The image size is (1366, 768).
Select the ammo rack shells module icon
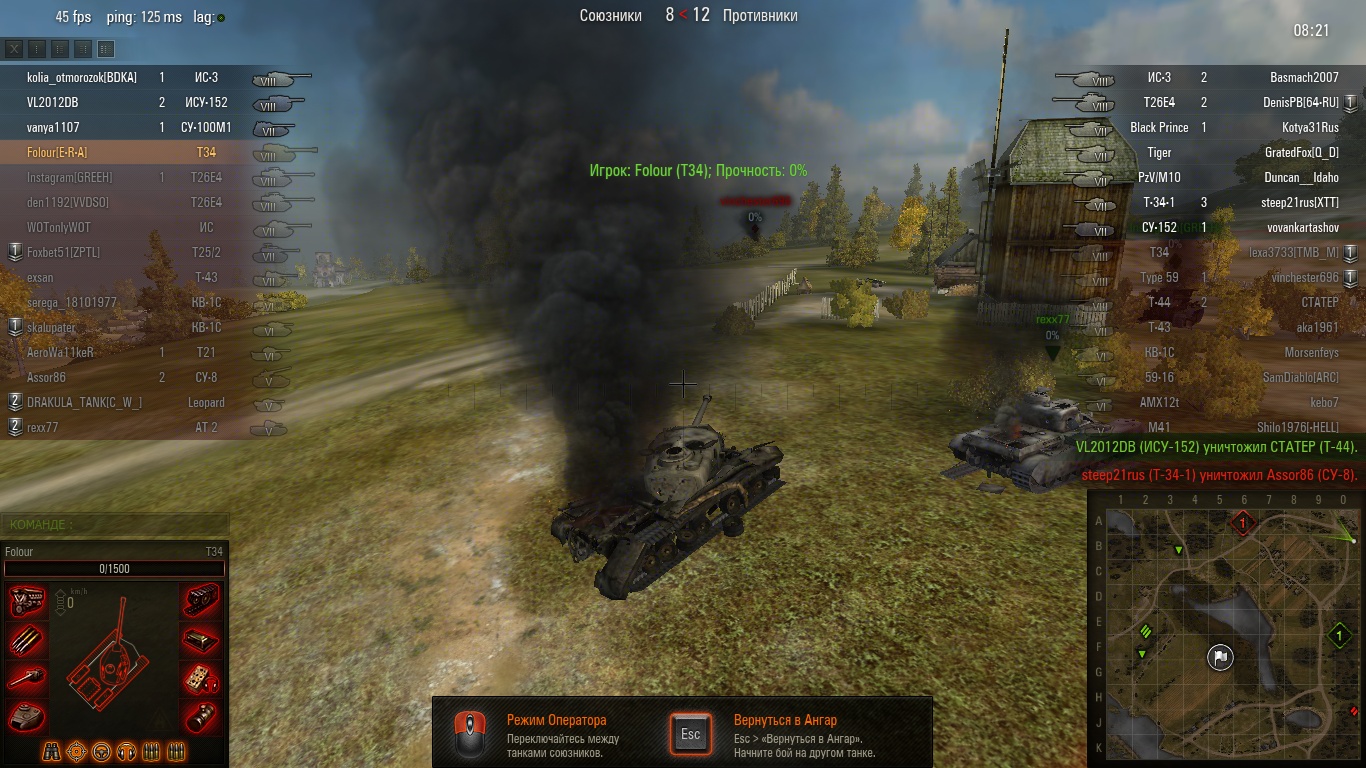click(26, 640)
